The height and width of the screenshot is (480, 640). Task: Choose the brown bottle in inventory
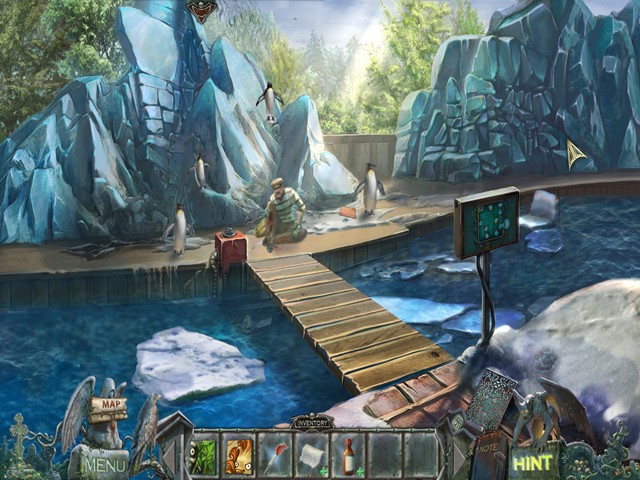click(348, 454)
